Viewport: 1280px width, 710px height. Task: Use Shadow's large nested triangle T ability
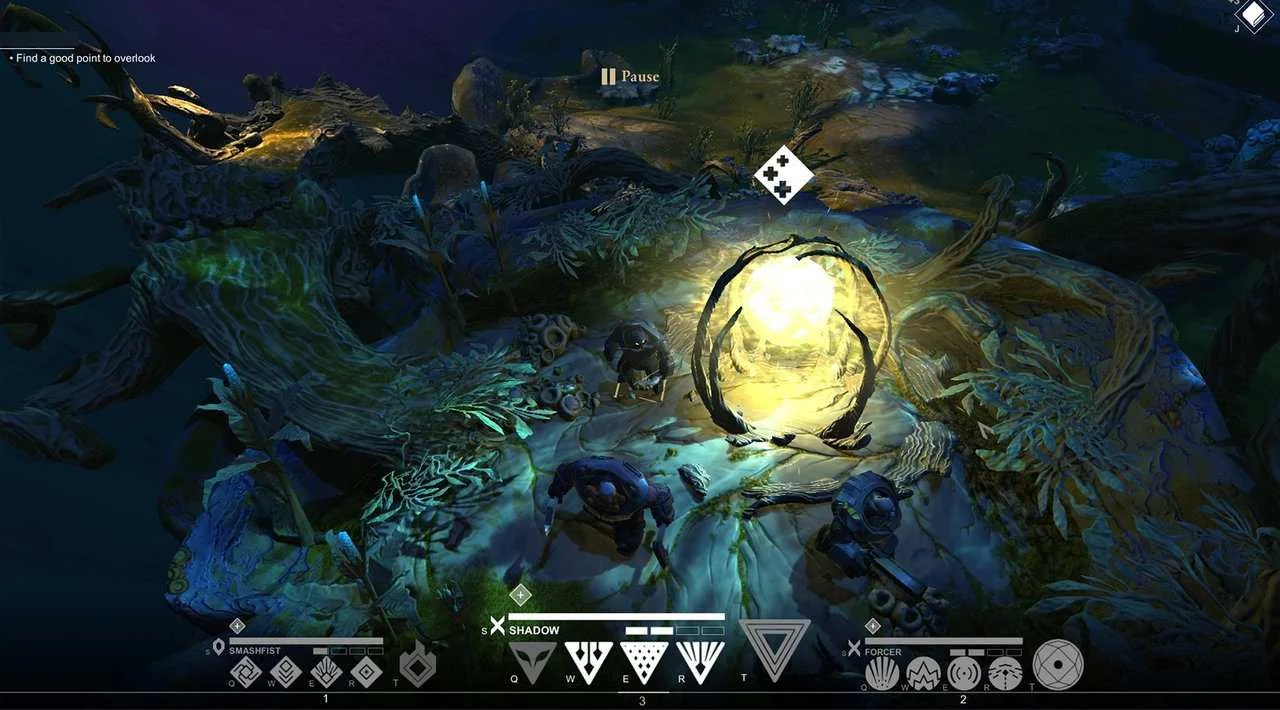click(774, 649)
